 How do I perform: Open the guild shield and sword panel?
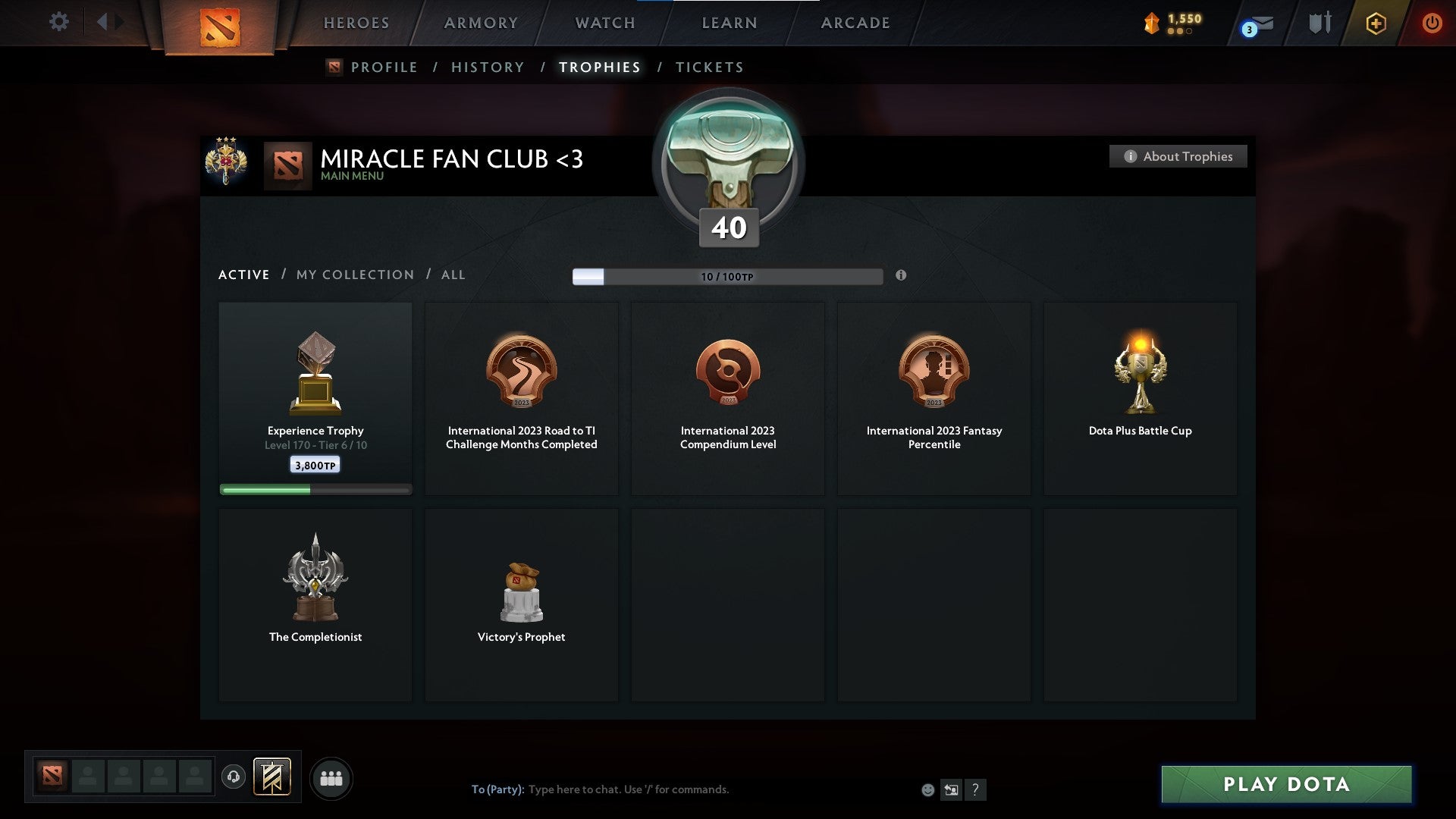click(1319, 23)
